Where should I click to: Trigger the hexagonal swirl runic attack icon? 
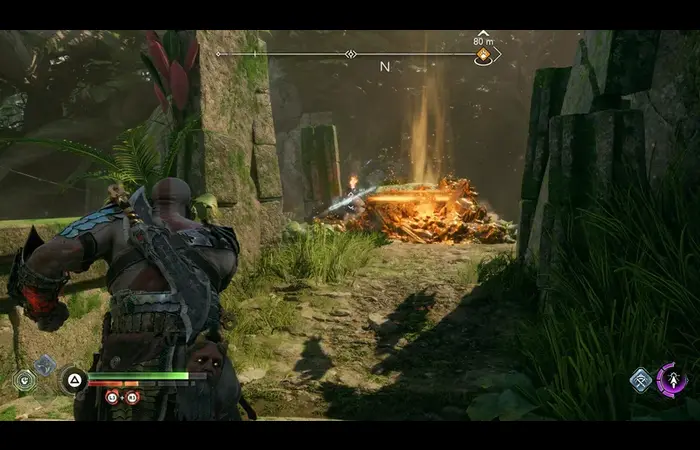[x=23, y=380]
